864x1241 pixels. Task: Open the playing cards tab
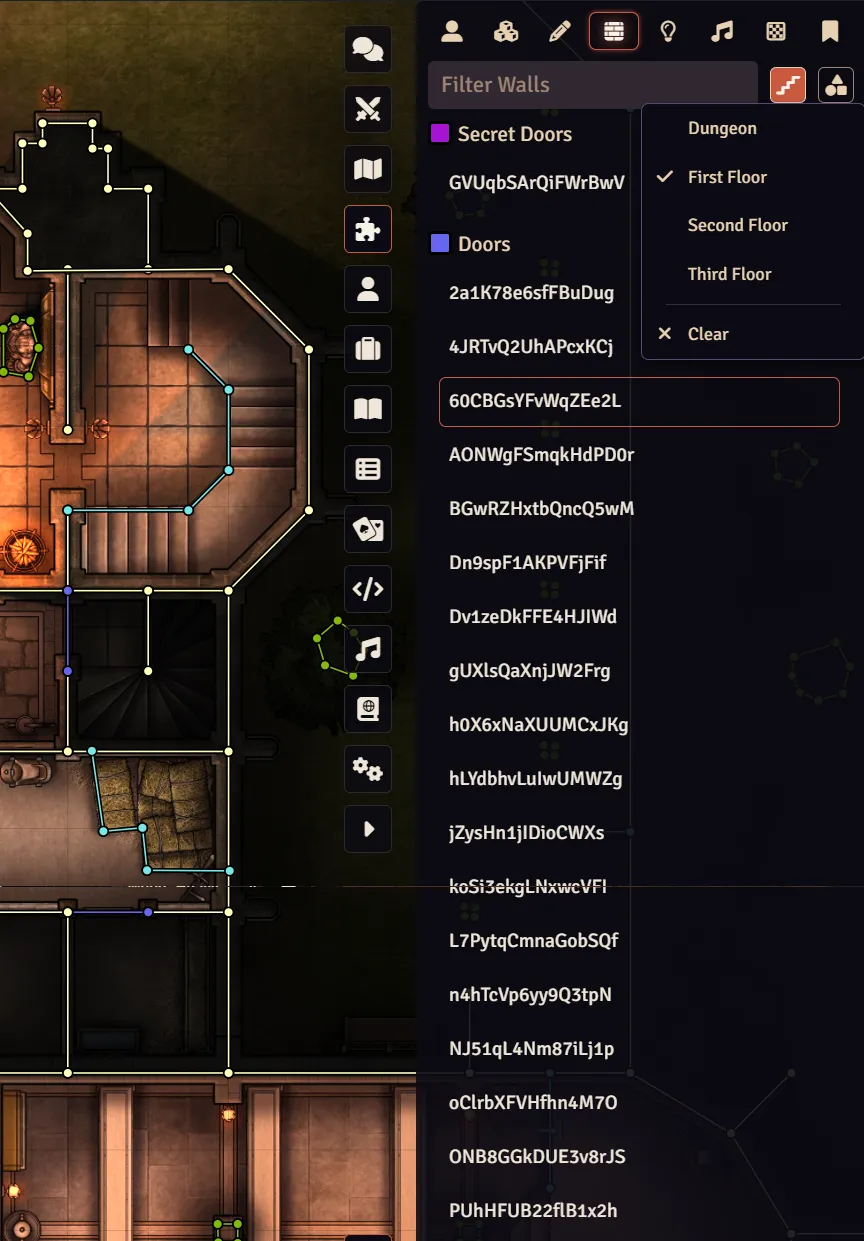coord(368,529)
